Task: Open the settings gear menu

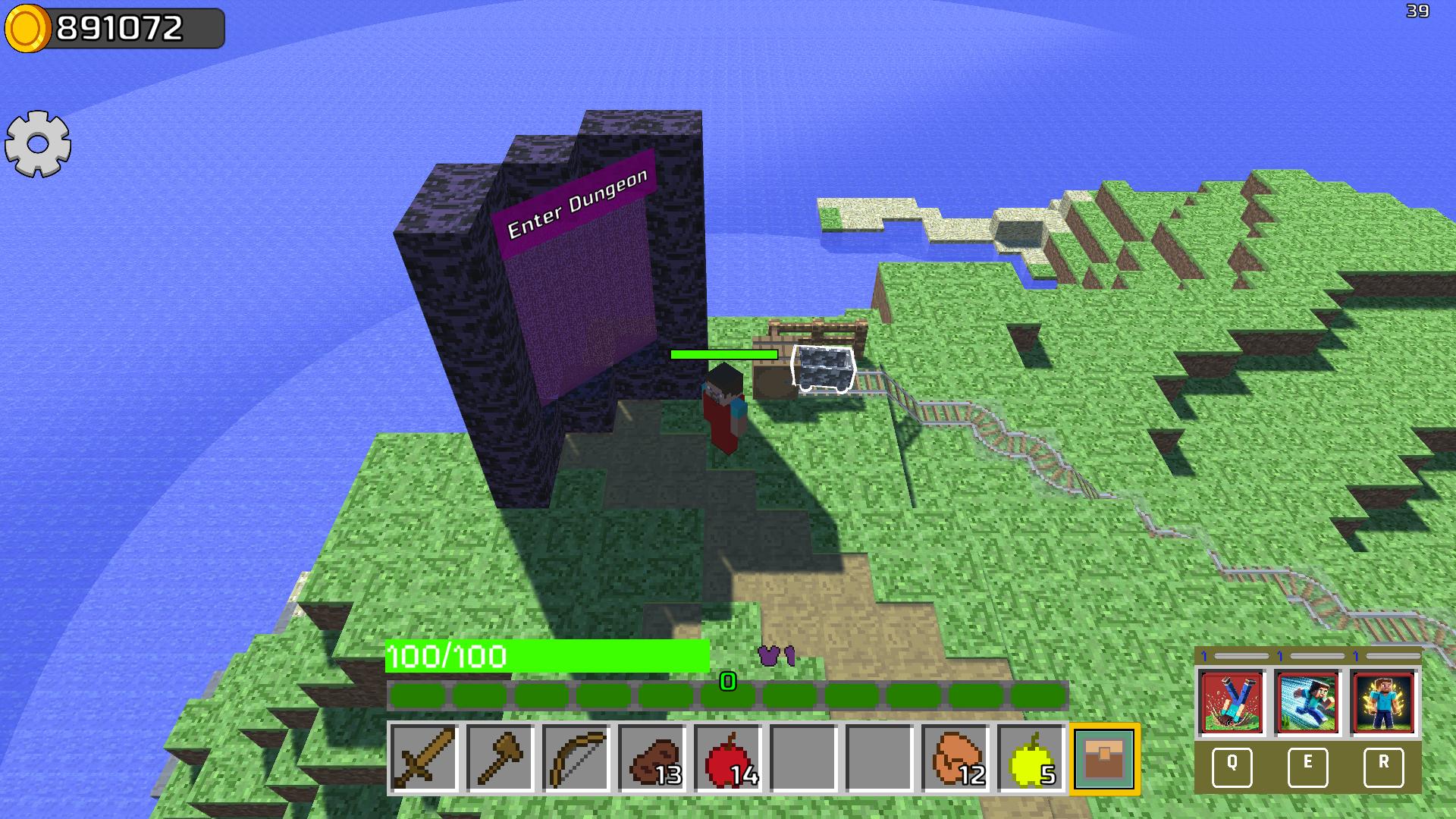Action: coord(37,144)
